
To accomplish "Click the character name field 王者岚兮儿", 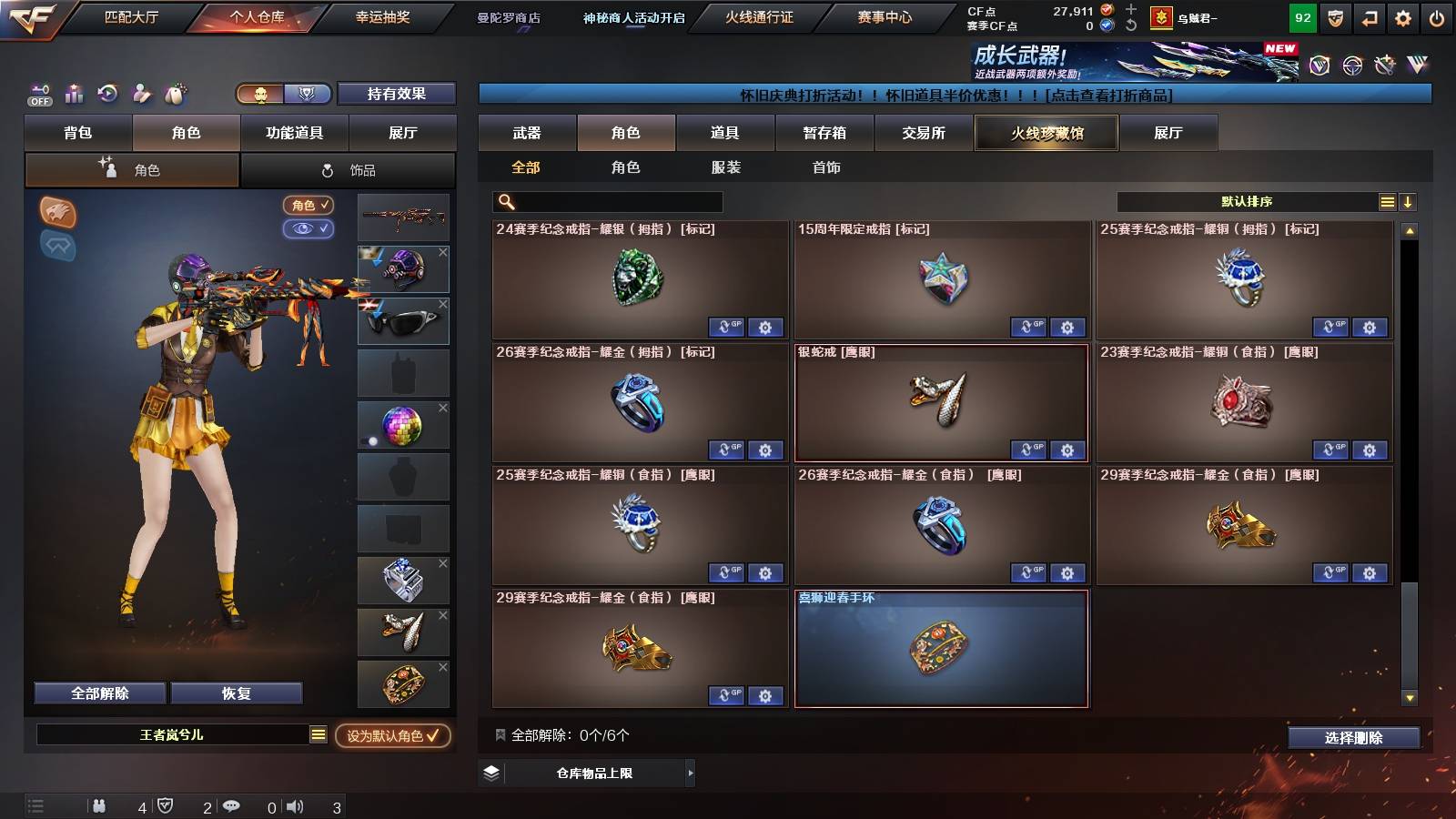I will [173, 734].
